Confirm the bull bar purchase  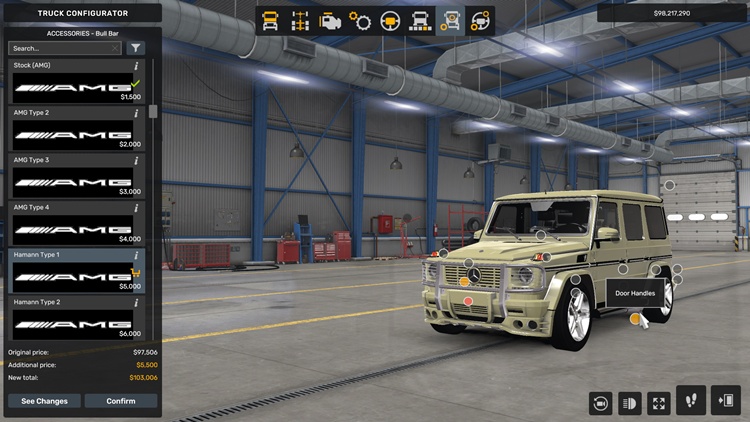121,401
